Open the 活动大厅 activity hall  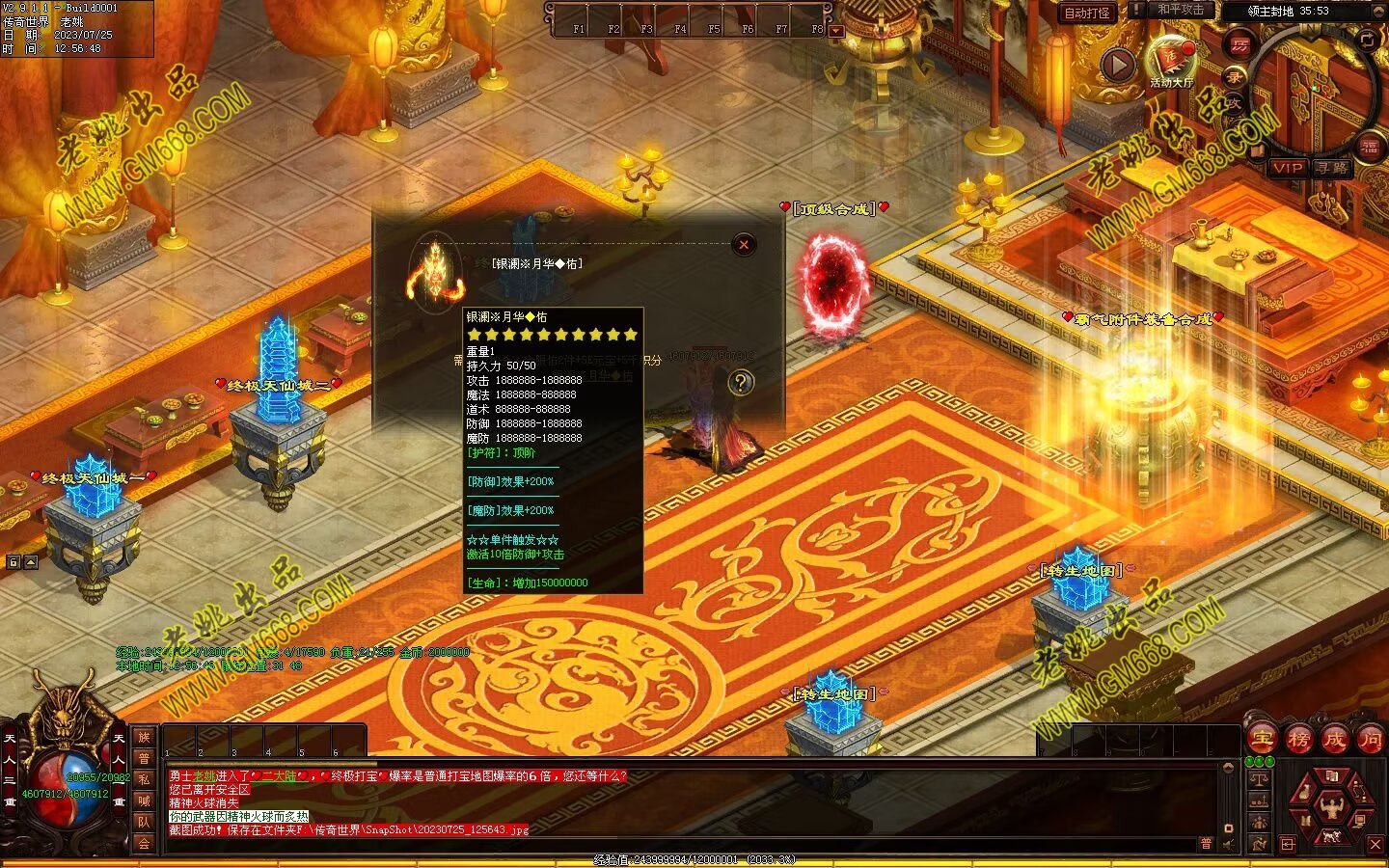(x=1171, y=60)
